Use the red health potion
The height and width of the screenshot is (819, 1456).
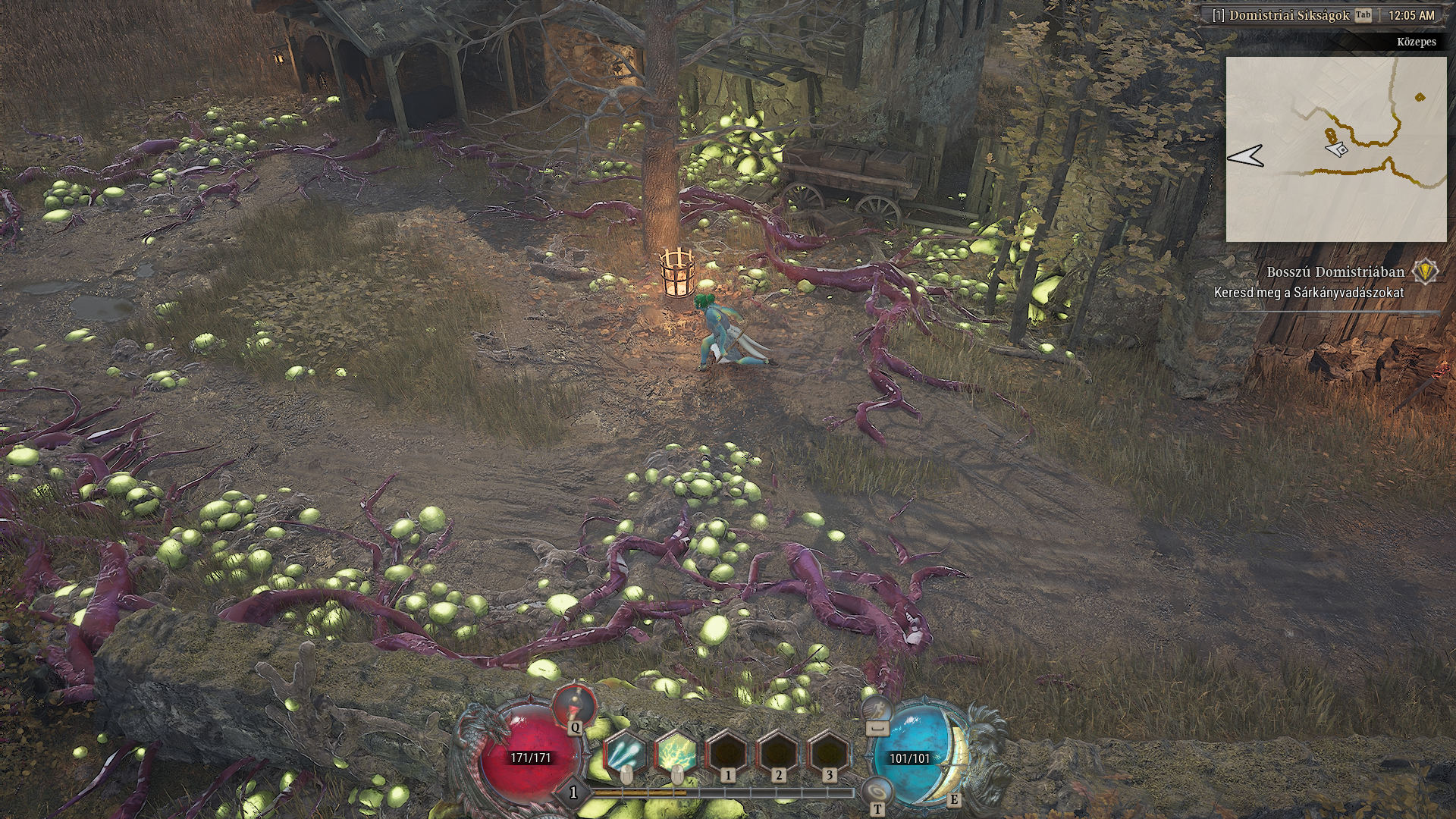click(574, 704)
